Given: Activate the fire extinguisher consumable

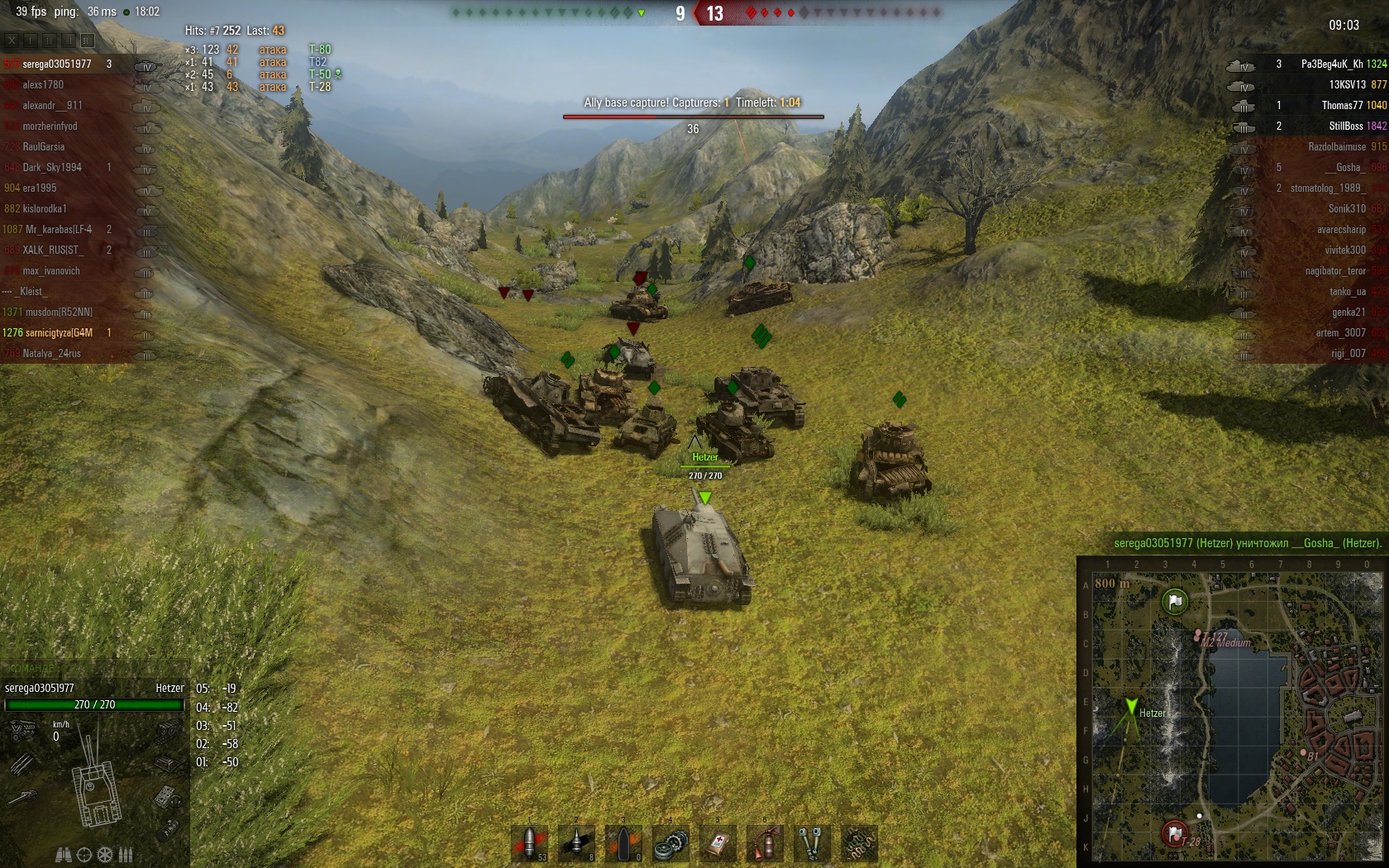Looking at the screenshot, I should (x=766, y=844).
